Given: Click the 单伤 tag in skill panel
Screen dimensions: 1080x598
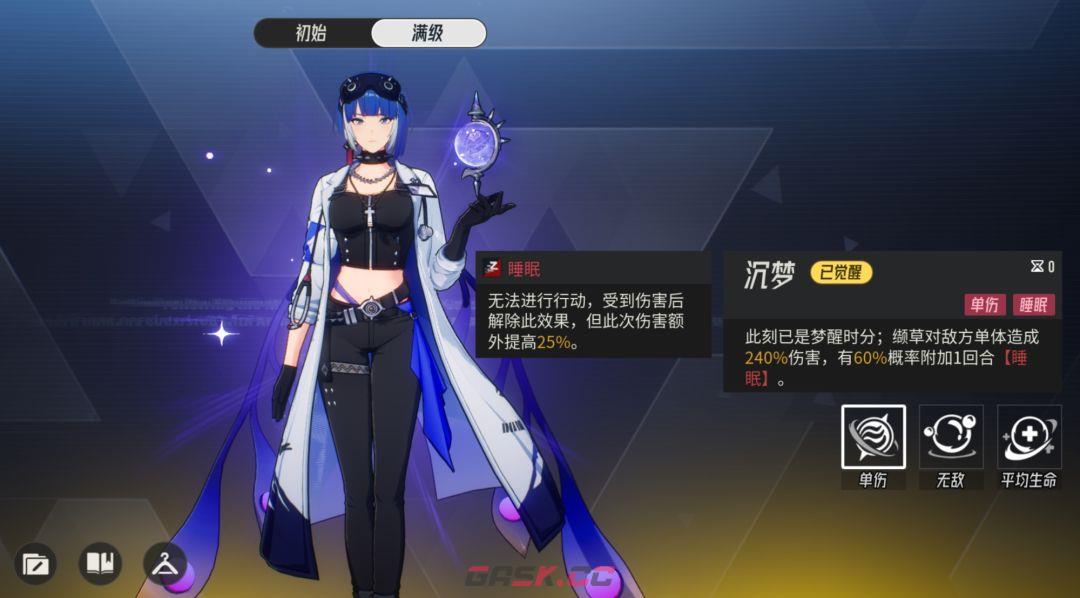Looking at the screenshot, I should pos(985,305).
